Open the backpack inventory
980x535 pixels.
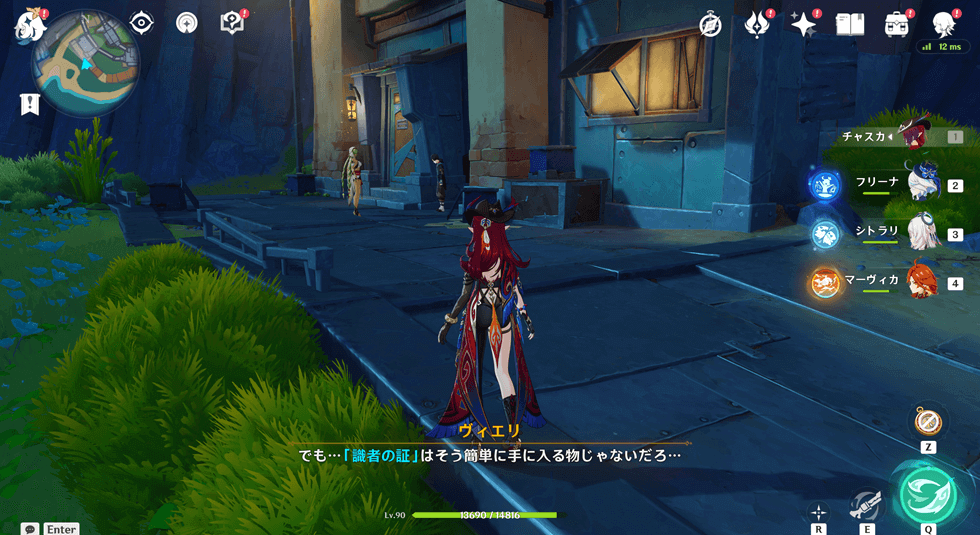(896, 25)
